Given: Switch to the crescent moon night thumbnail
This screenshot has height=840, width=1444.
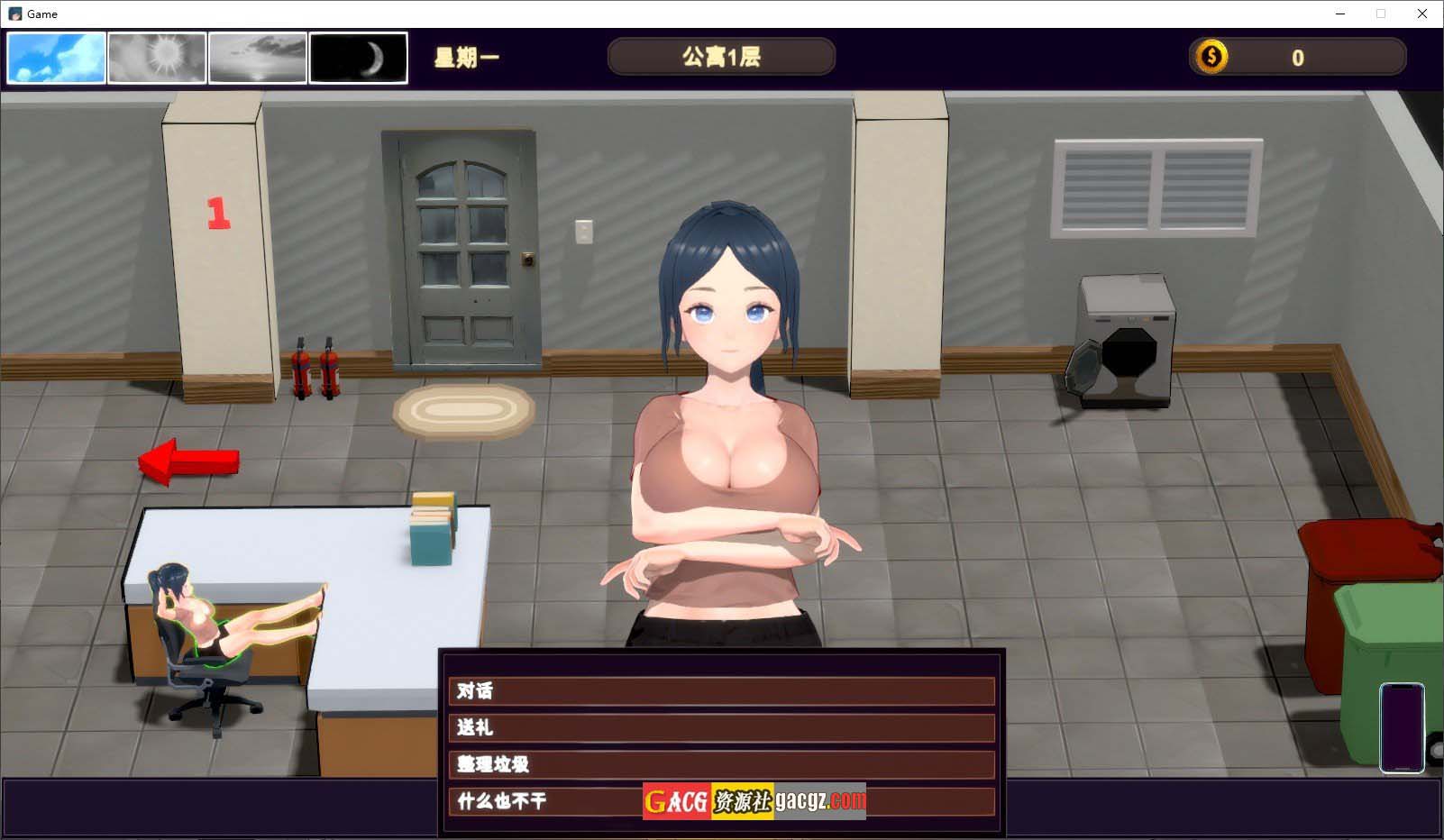Looking at the screenshot, I should point(358,59).
